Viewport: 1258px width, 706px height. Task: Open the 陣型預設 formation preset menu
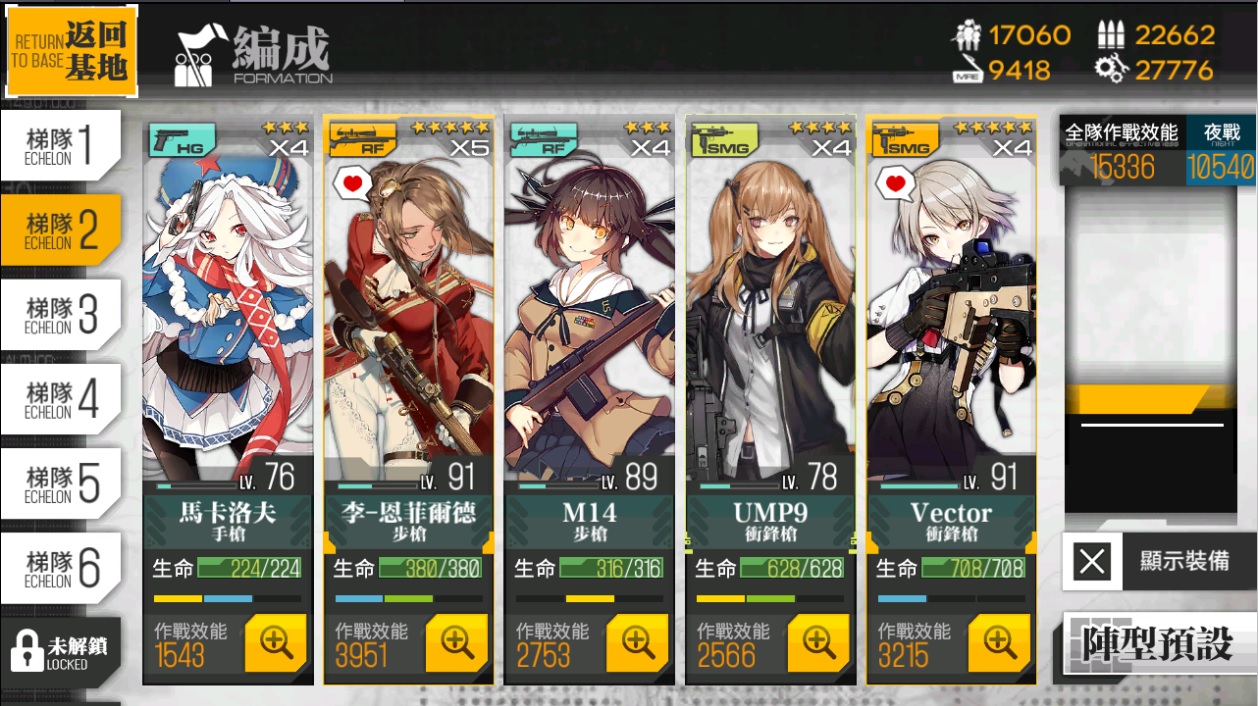pos(1158,645)
